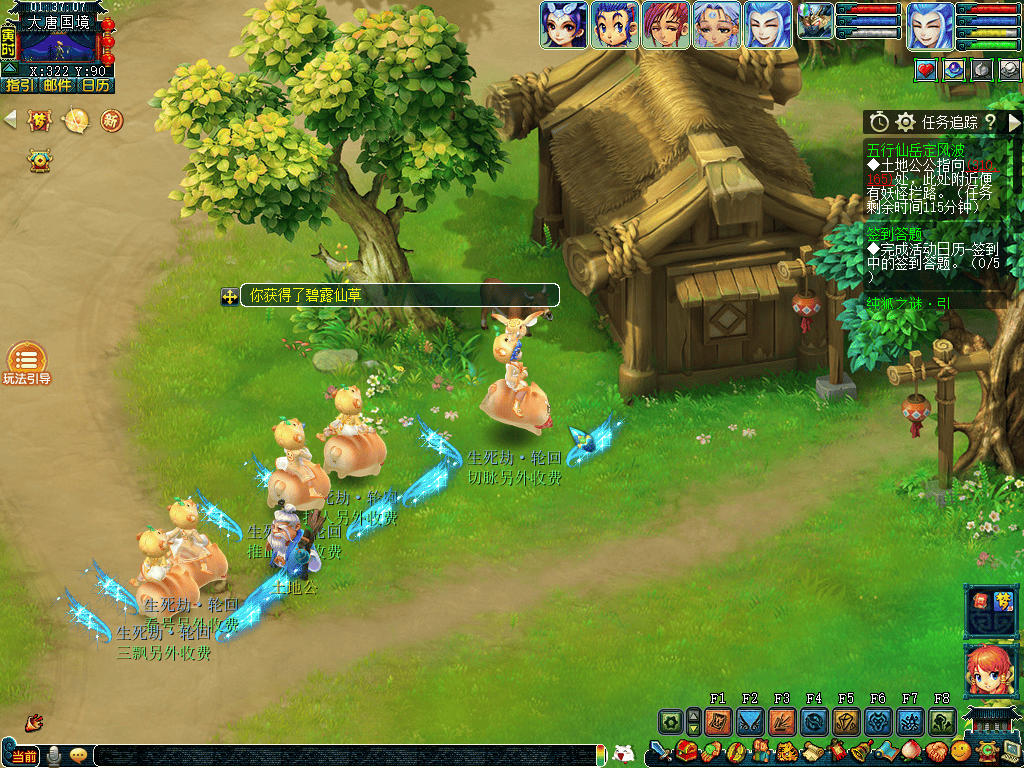Select the 五行仙岳定风波 quest entry
The width and height of the screenshot is (1024, 768).
(x=916, y=149)
